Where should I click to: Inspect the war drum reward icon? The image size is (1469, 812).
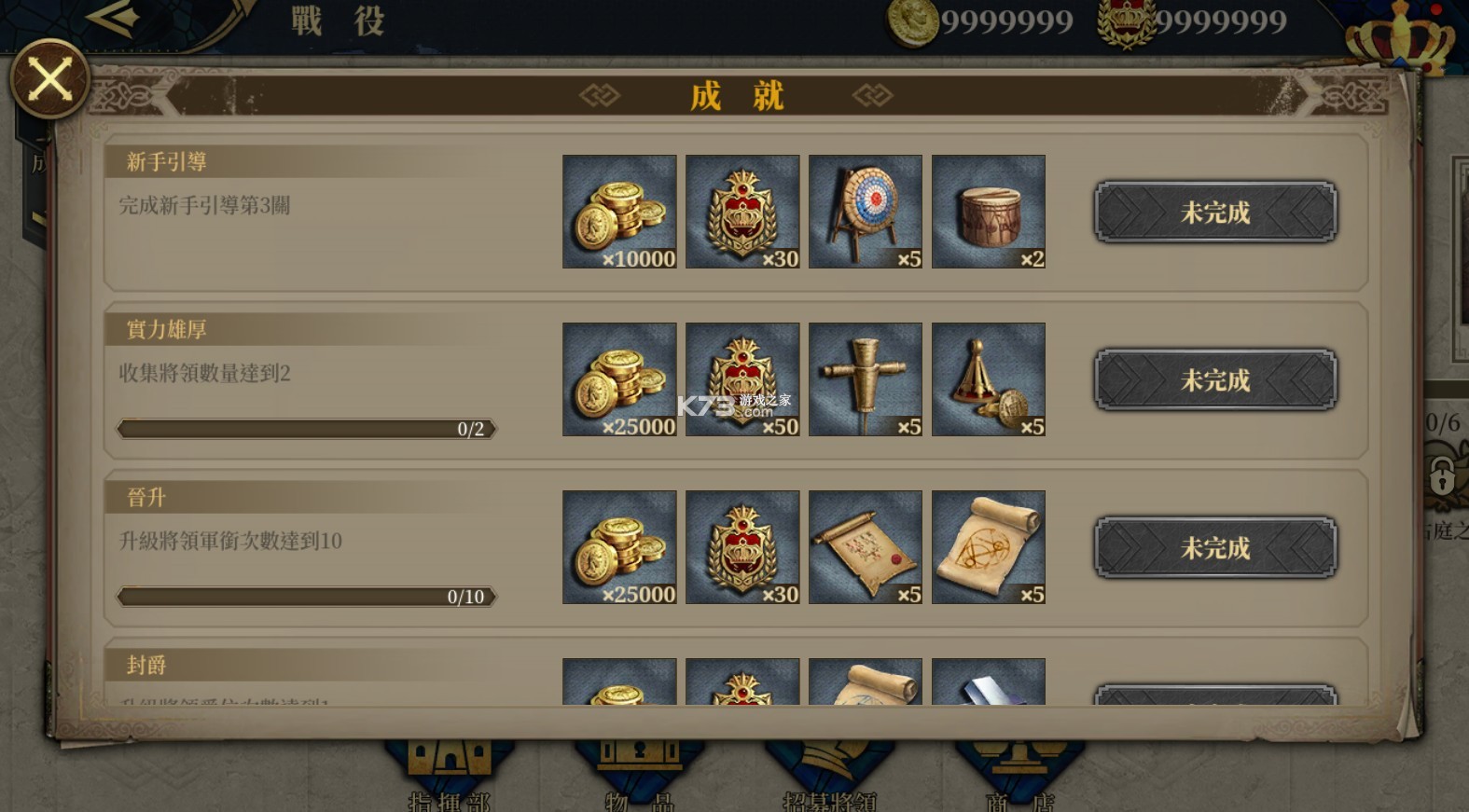(989, 212)
